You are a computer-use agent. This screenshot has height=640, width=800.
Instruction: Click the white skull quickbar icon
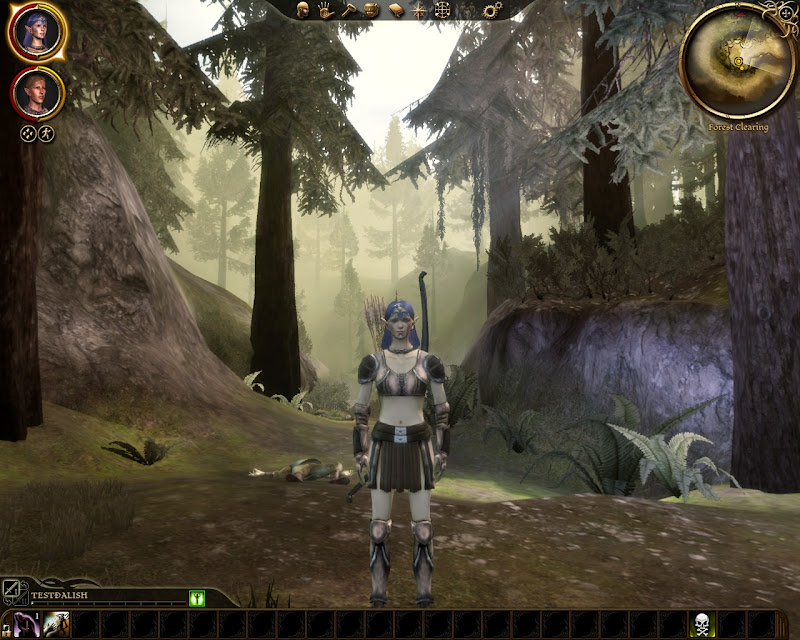(703, 625)
